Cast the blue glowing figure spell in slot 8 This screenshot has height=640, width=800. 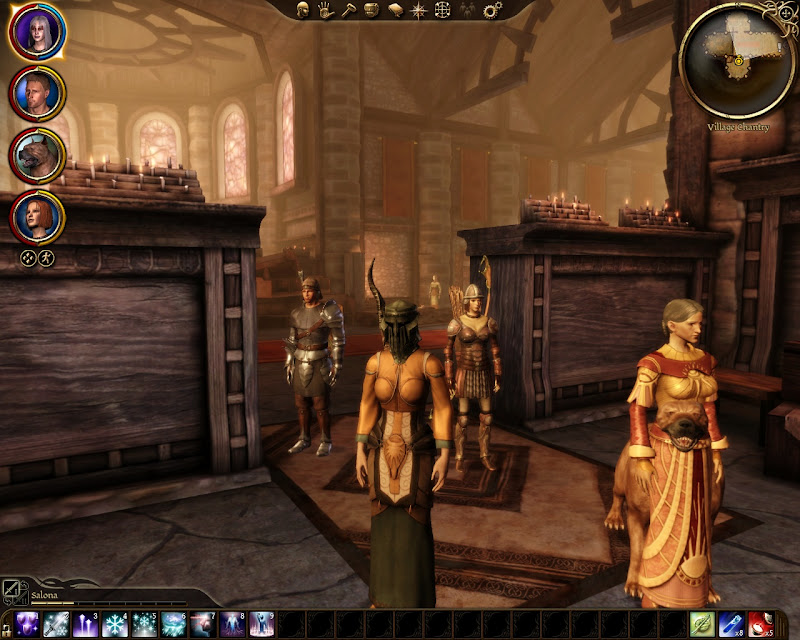pos(232,626)
